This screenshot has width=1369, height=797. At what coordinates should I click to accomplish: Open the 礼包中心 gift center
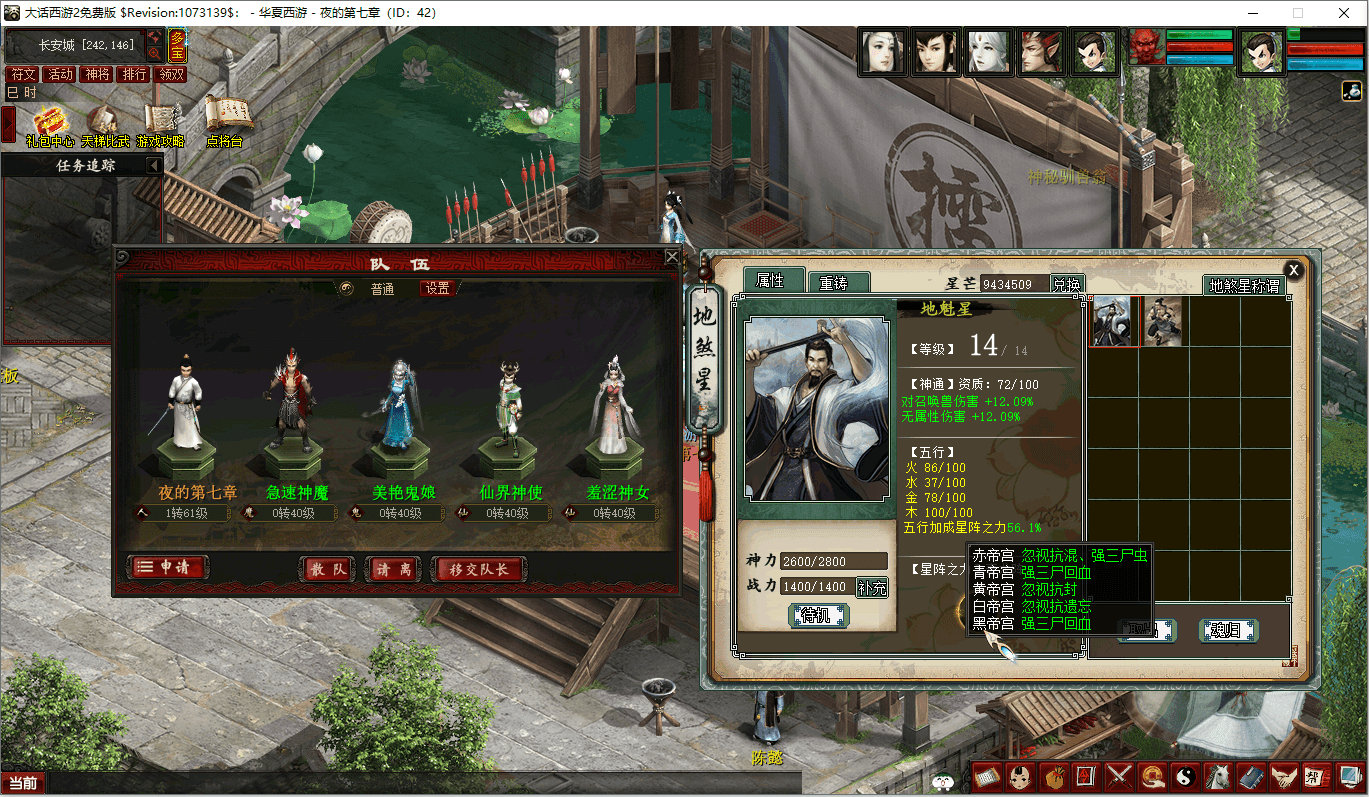49,125
